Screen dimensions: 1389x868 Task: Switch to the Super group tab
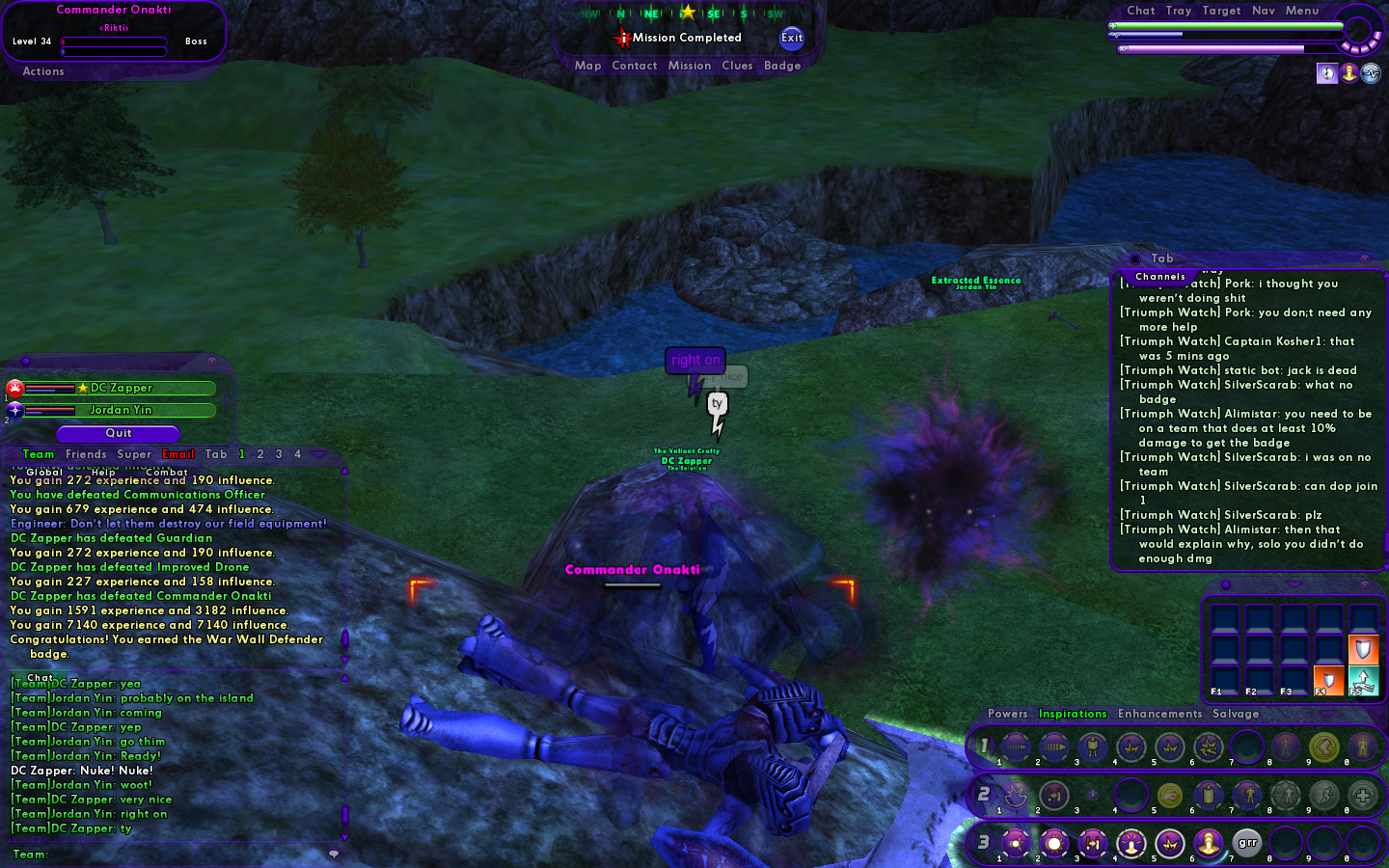pos(134,454)
